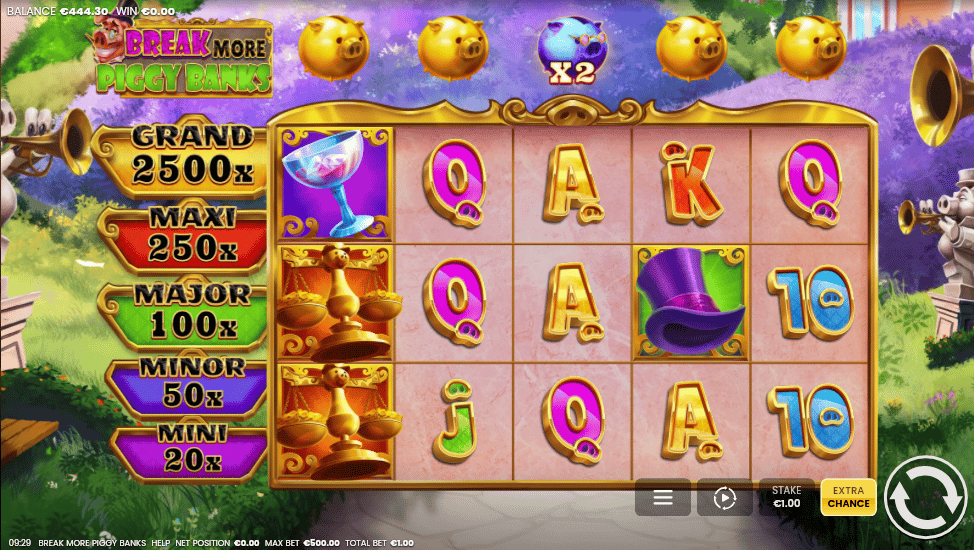
Task: Open the hamburger menu
Action: [x=662, y=497]
